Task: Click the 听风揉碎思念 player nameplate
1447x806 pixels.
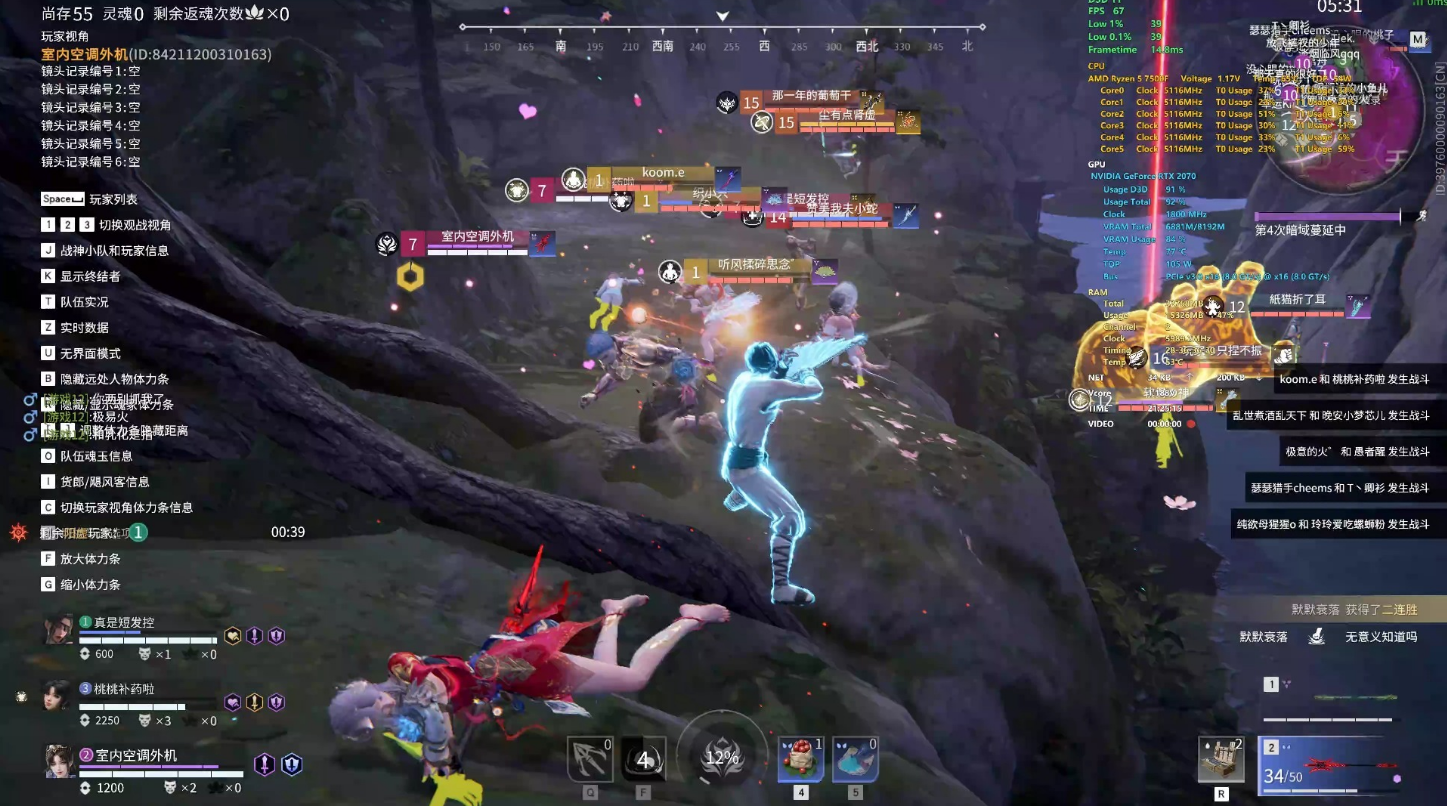Action: point(756,265)
